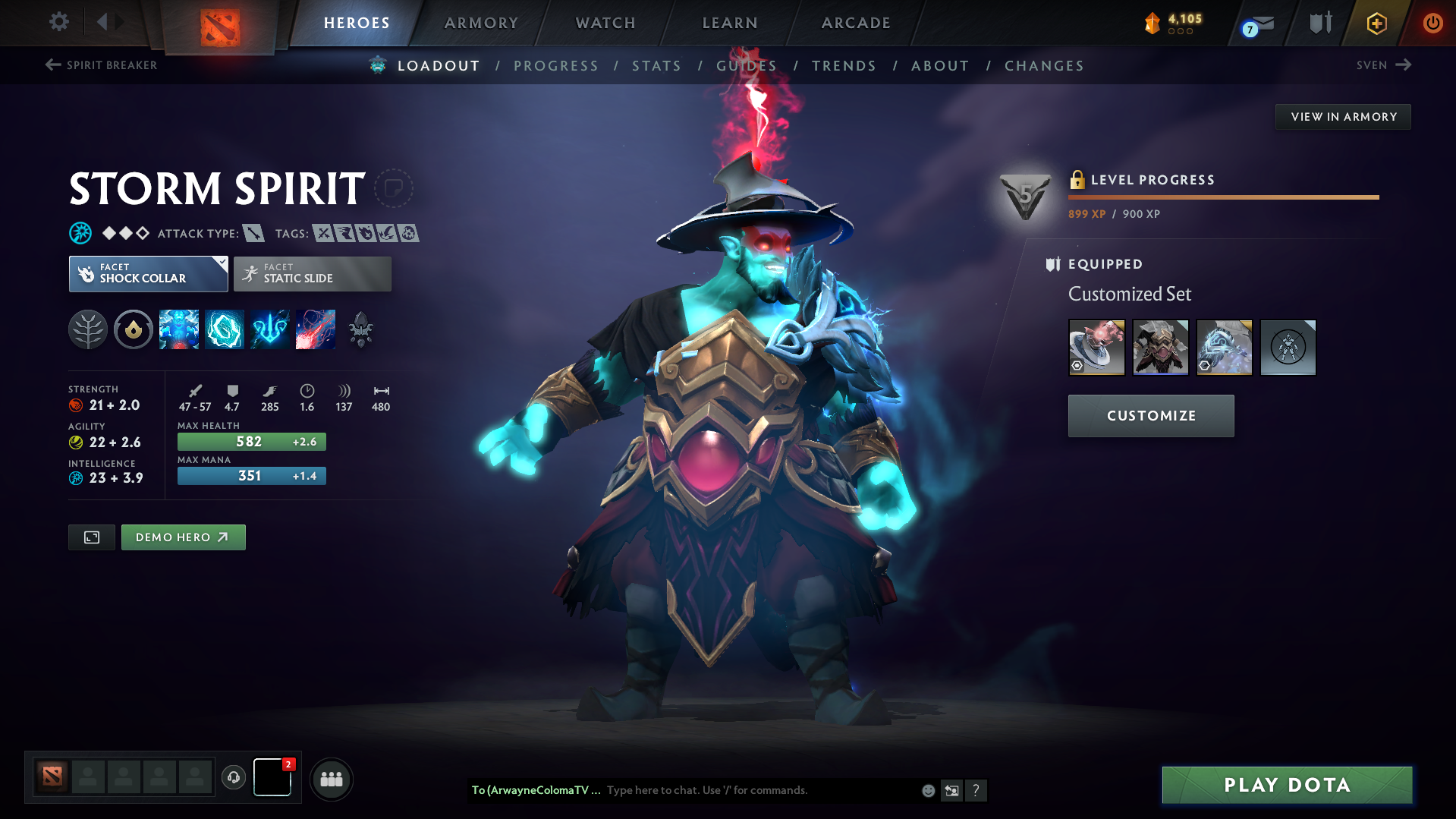This screenshot has width=1456, height=819.
Task: Open the Electric Vortex ability details
Action: tap(225, 329)
